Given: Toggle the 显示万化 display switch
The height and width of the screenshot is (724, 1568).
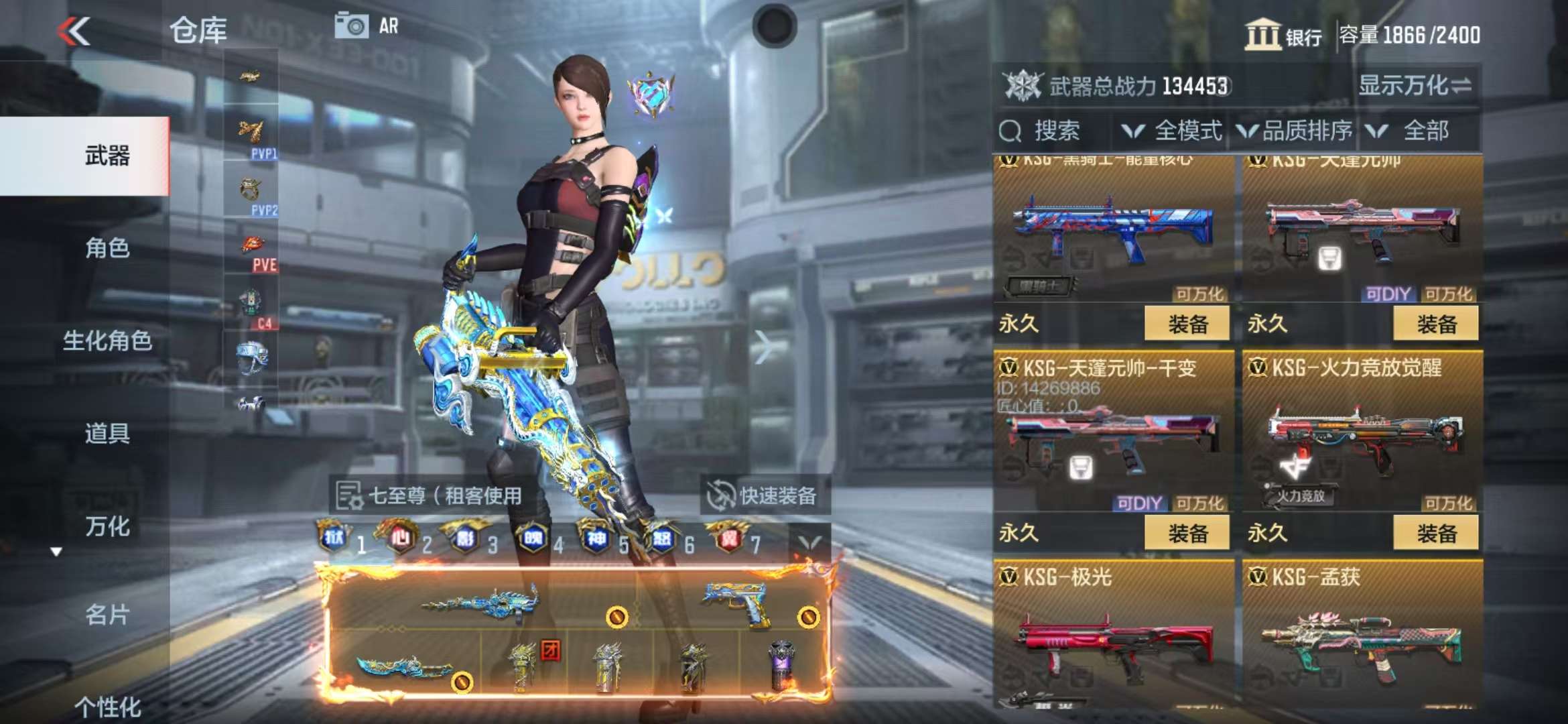Looking at the screenshot, I should 1415,86.
